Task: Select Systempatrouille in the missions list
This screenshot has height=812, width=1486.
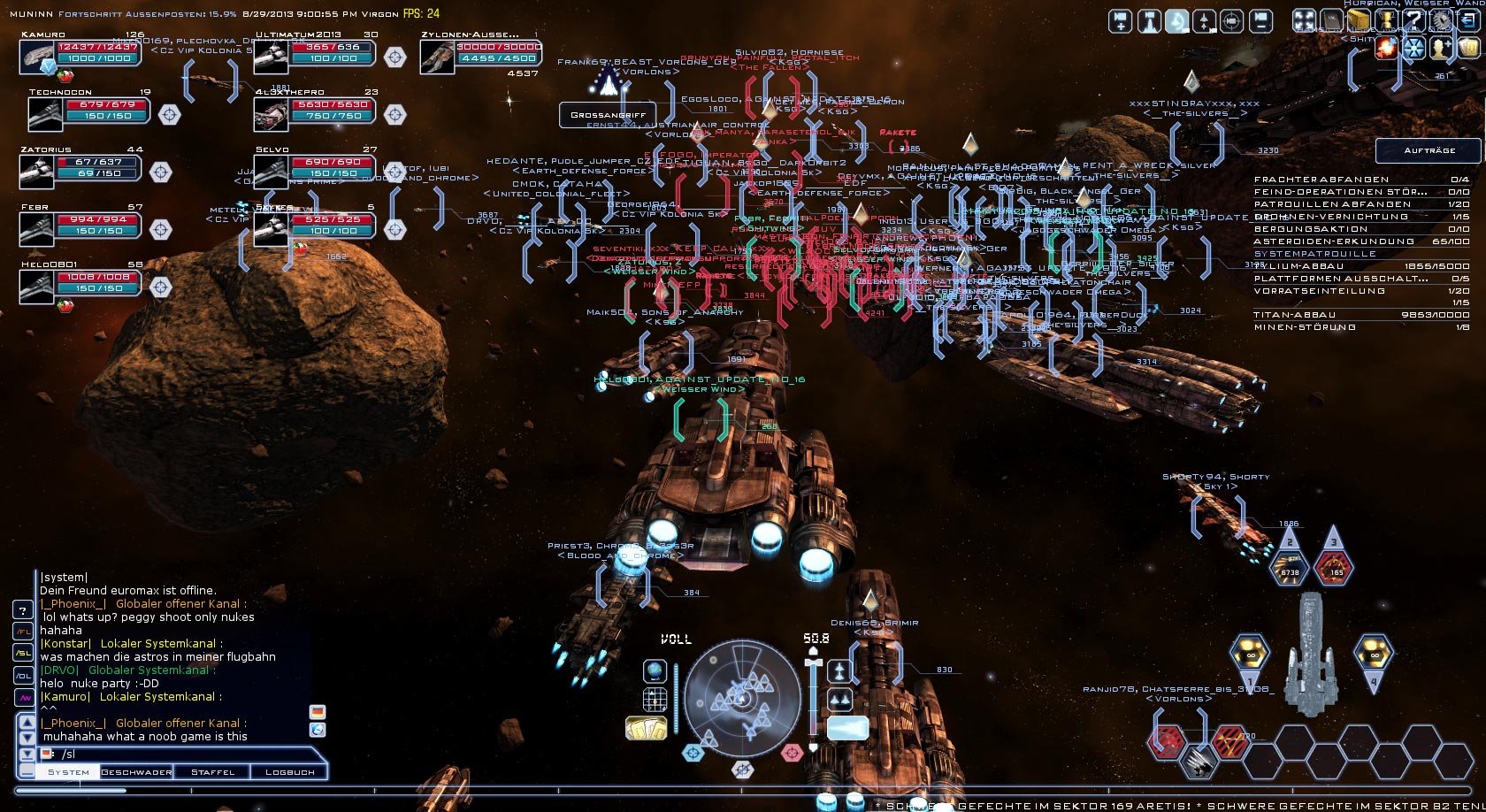Action: 1314,254
